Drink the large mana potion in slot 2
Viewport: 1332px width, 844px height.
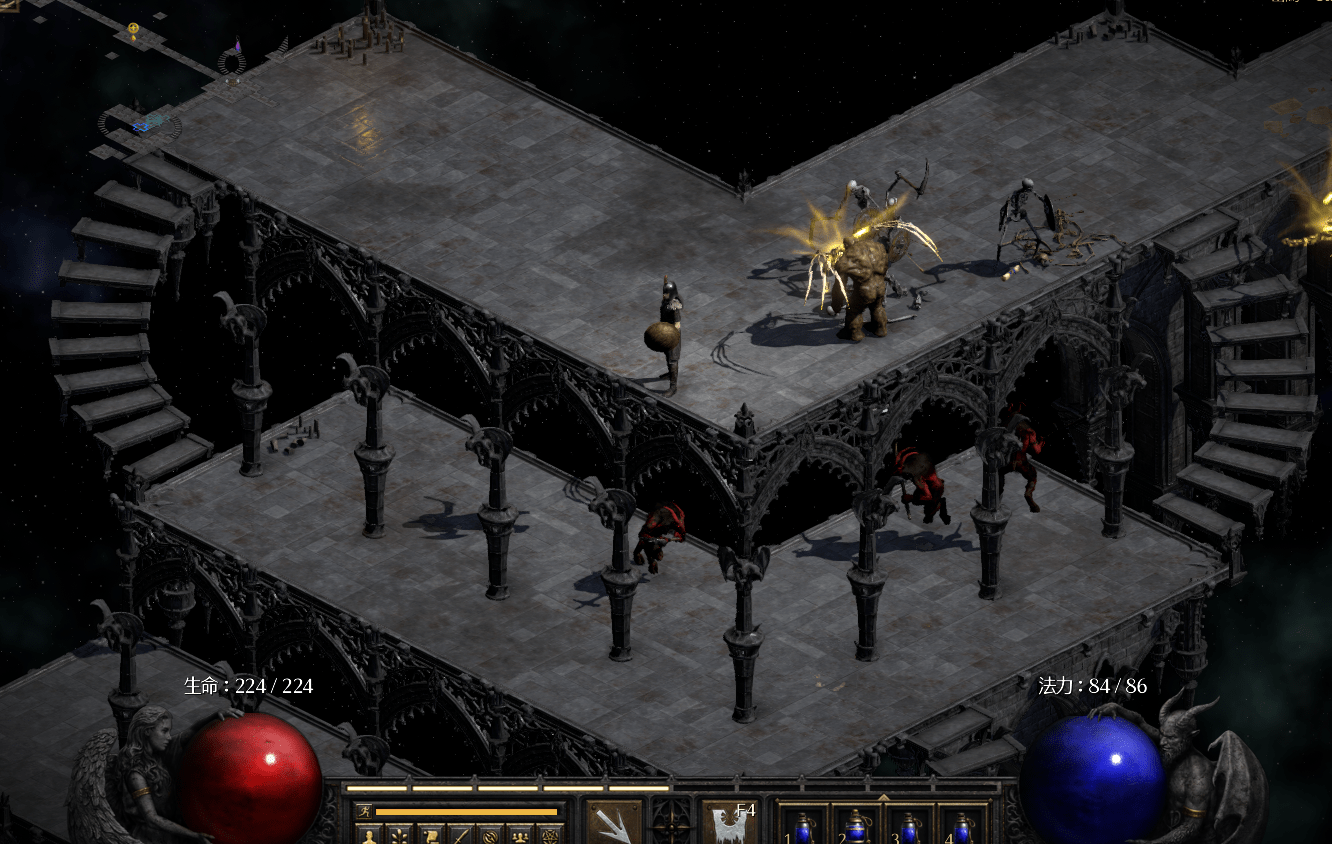coord(856,829)
